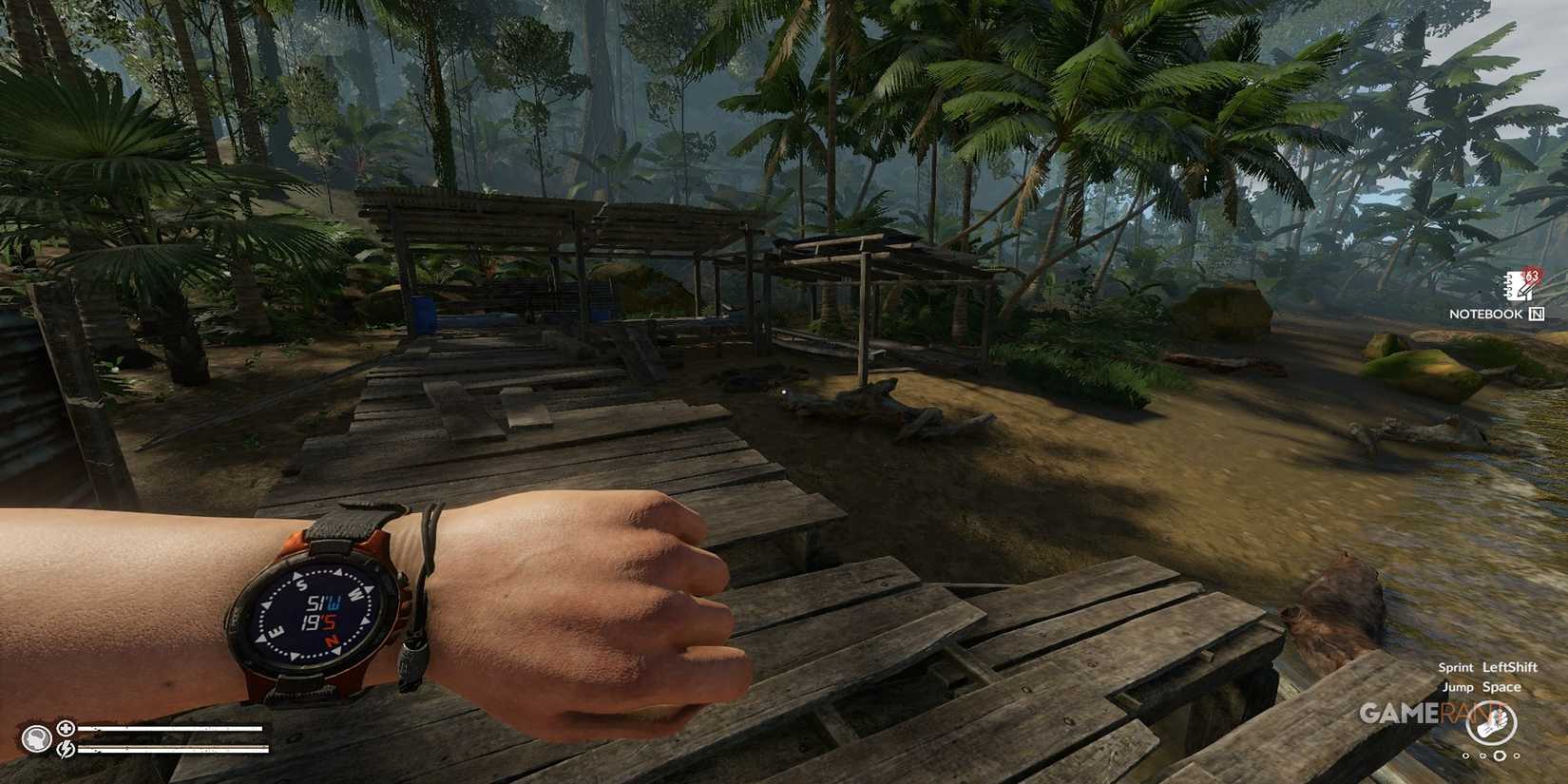The width and height of the screenshot is (1568, 784).
Task: Click the NOTEBOOK label
Action: coord(1487,314)
